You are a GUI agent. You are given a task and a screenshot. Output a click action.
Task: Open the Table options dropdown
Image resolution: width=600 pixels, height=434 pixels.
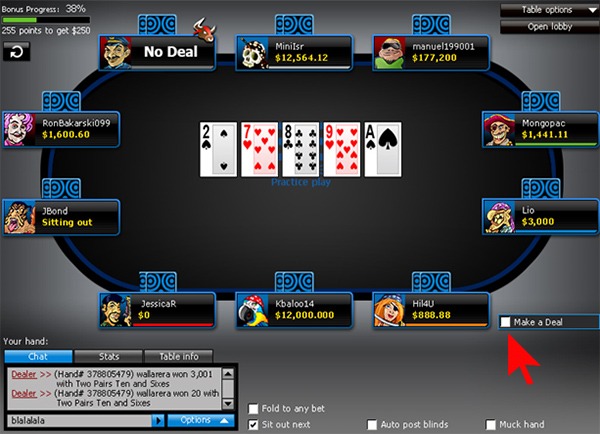[550, 10]
